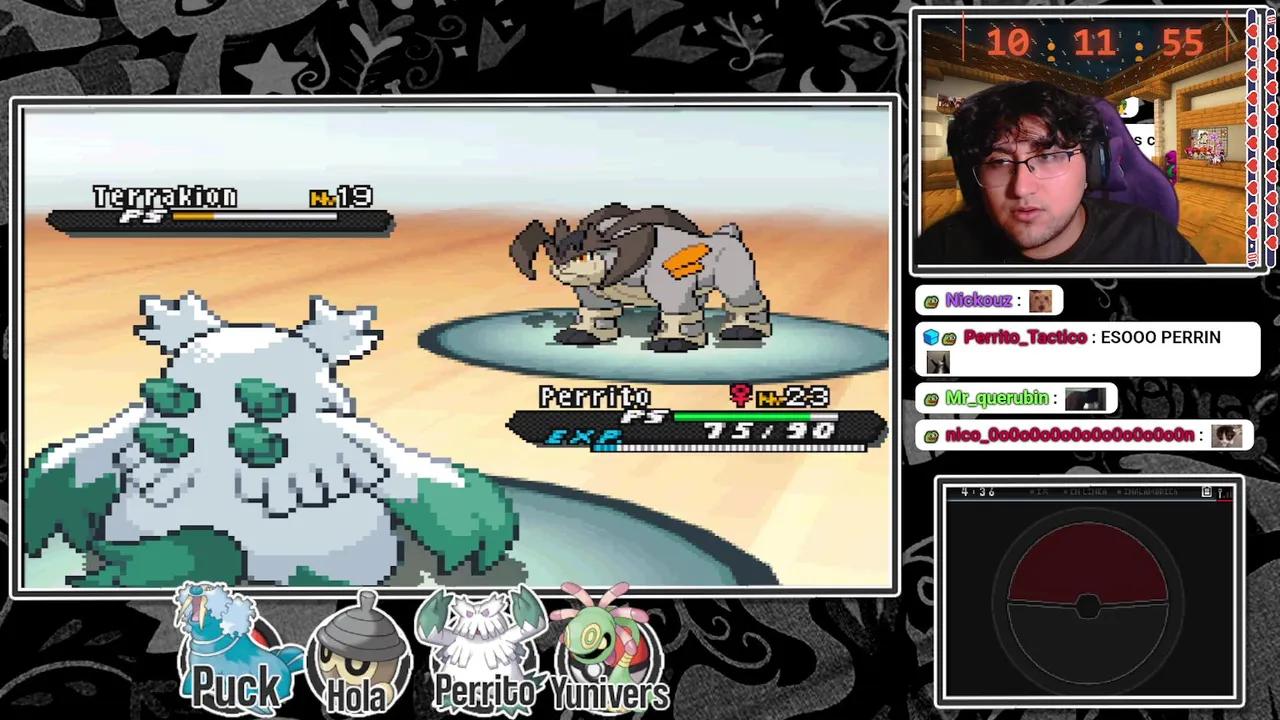
Task: Click the battery icon on the C-Gear status bar
Action: (1206, 492)
